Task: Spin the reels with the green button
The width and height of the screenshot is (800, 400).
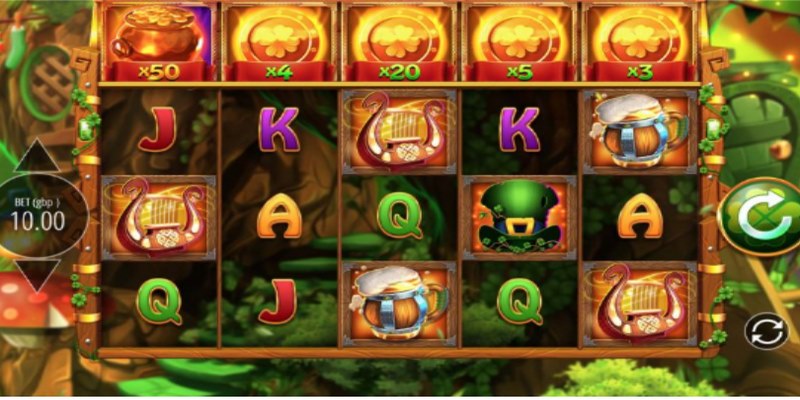Action: tap(762, 215)
